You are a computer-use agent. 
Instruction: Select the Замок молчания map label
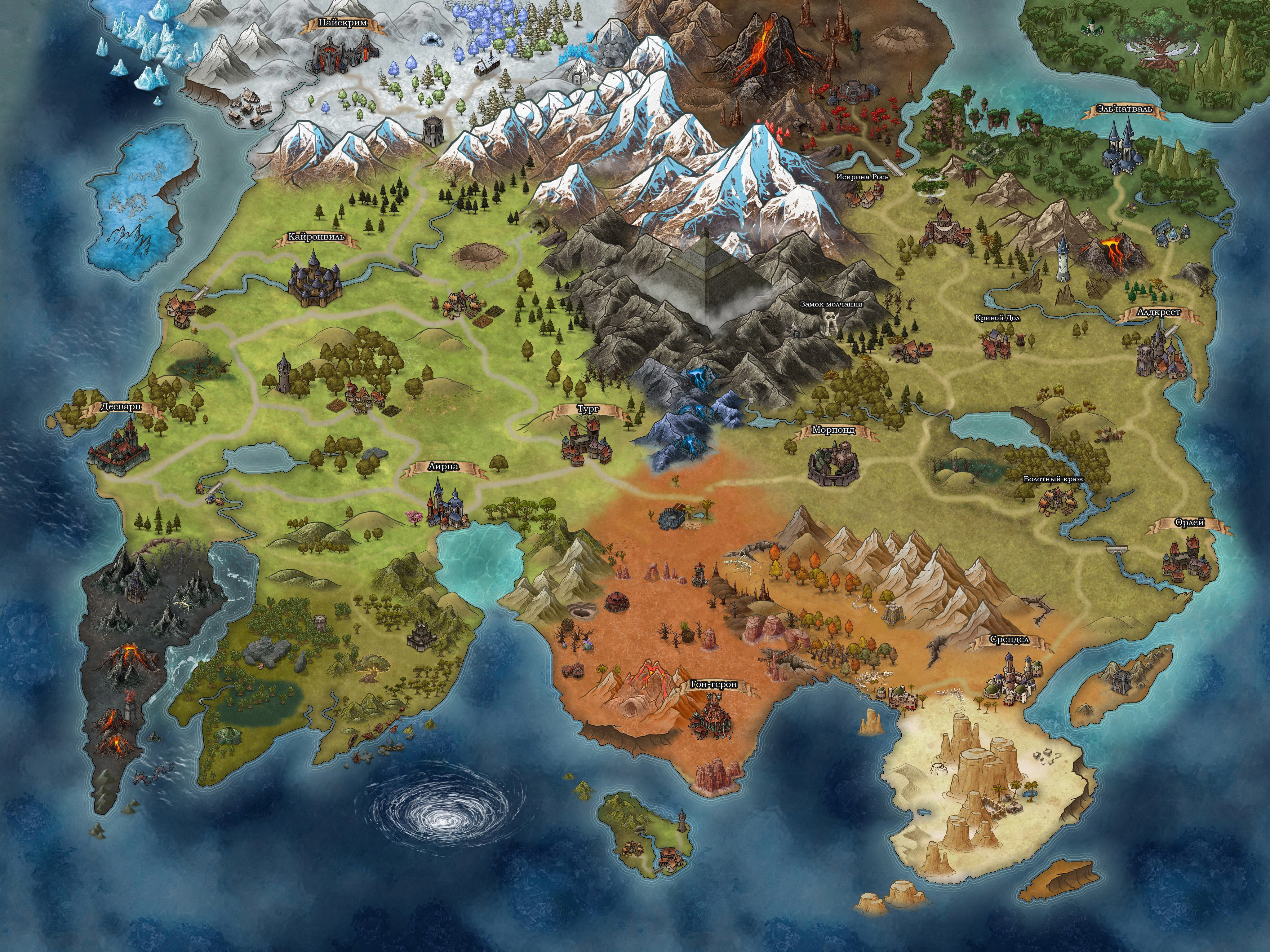[831, 304]
